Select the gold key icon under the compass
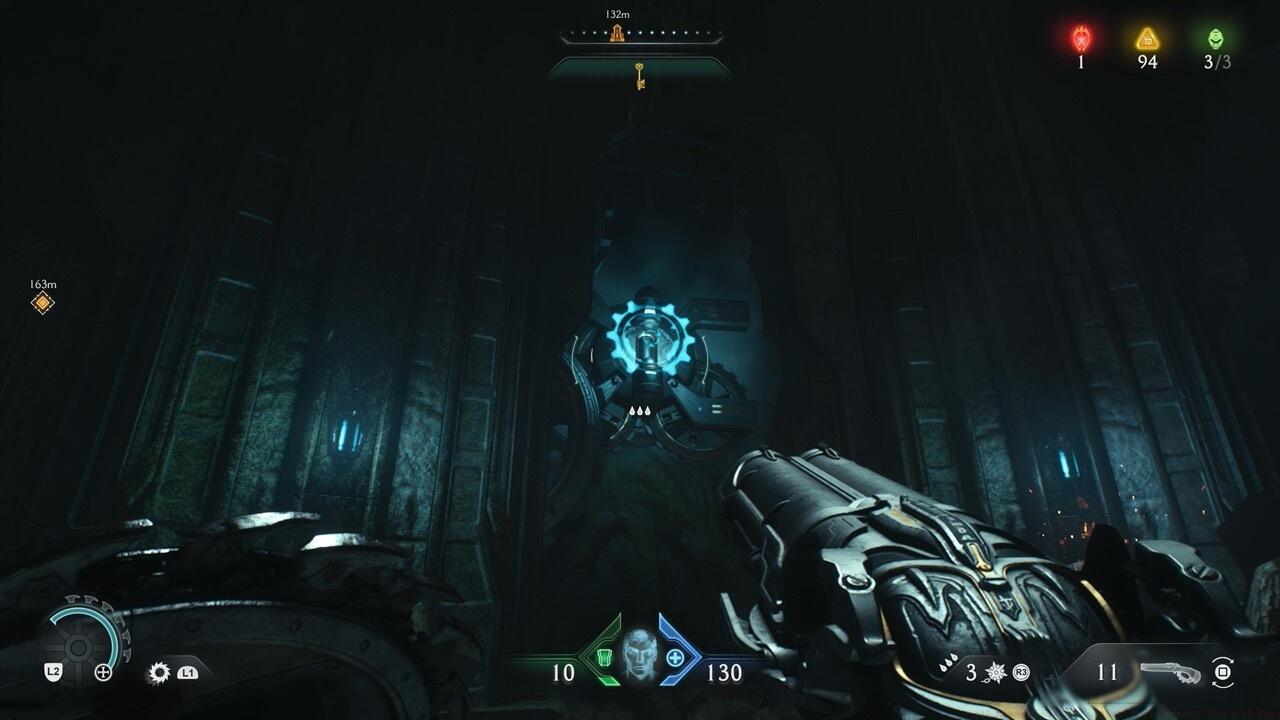 [x=638, y=75]
